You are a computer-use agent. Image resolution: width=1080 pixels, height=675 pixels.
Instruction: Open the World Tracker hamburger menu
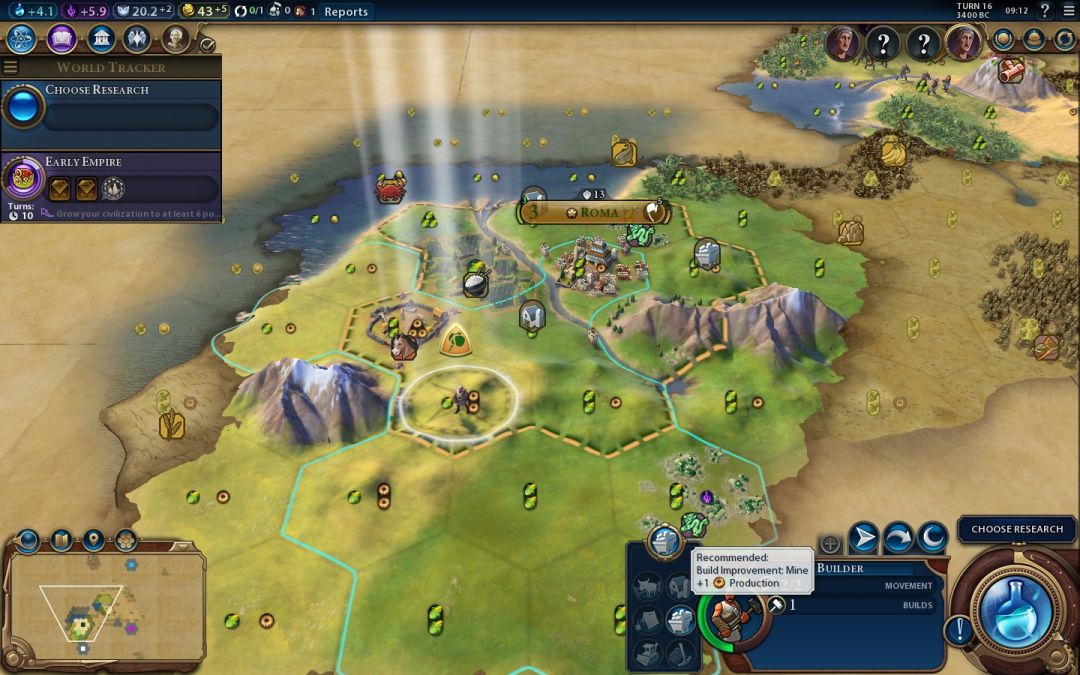[11, 67]
